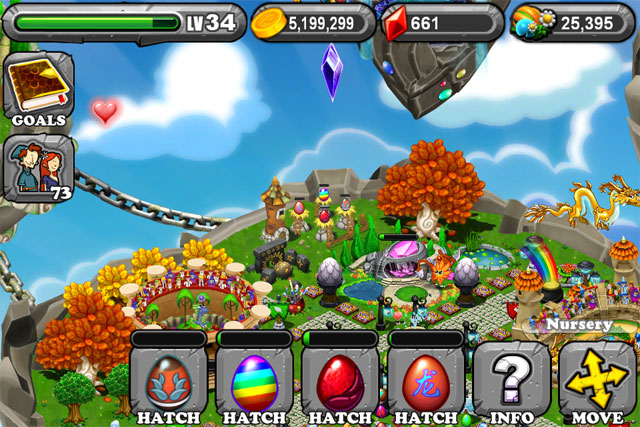Open the Goals book
This screenshot has height=427, width=640.
[39, 89]
